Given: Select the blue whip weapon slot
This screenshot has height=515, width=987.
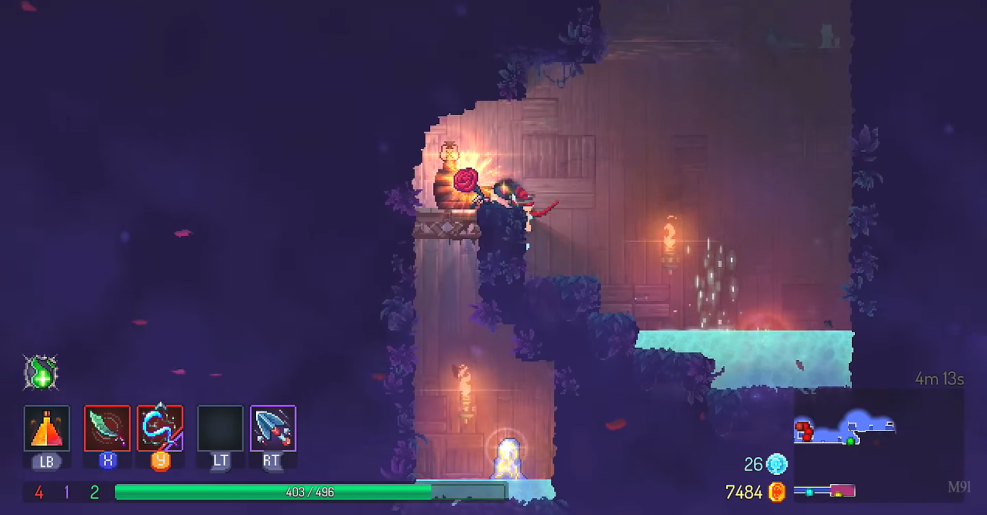Looking at the screenshot, I should [160, 428].
